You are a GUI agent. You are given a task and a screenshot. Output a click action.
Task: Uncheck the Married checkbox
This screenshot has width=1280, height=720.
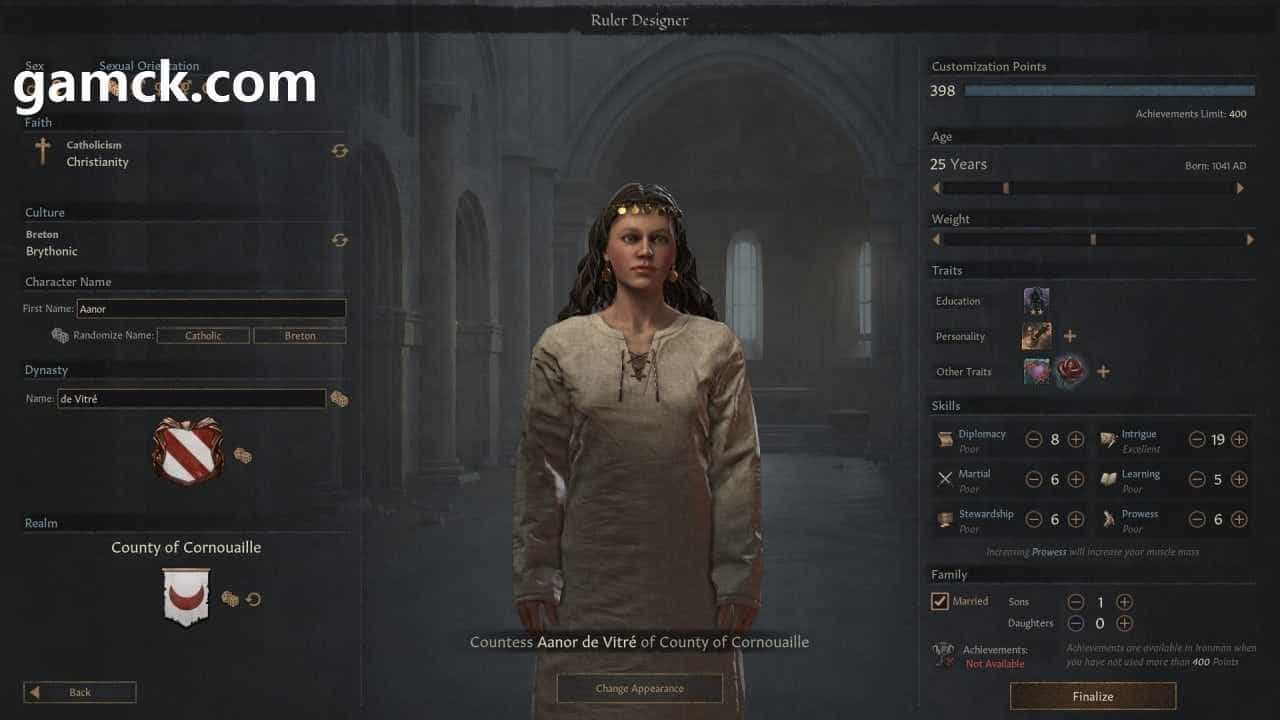940,601
